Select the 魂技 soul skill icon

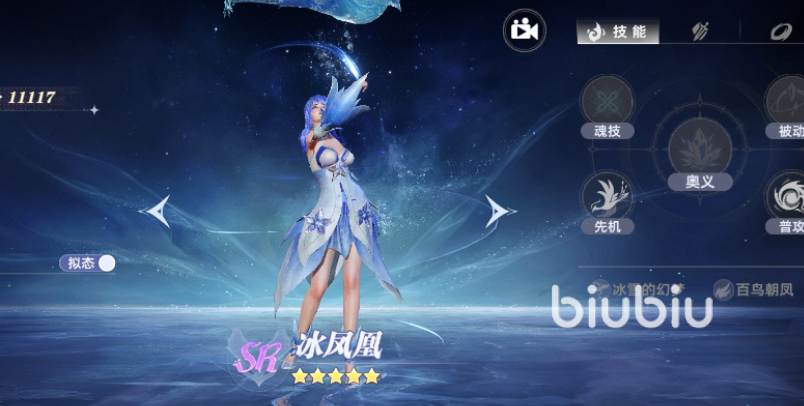click(607, 101)
